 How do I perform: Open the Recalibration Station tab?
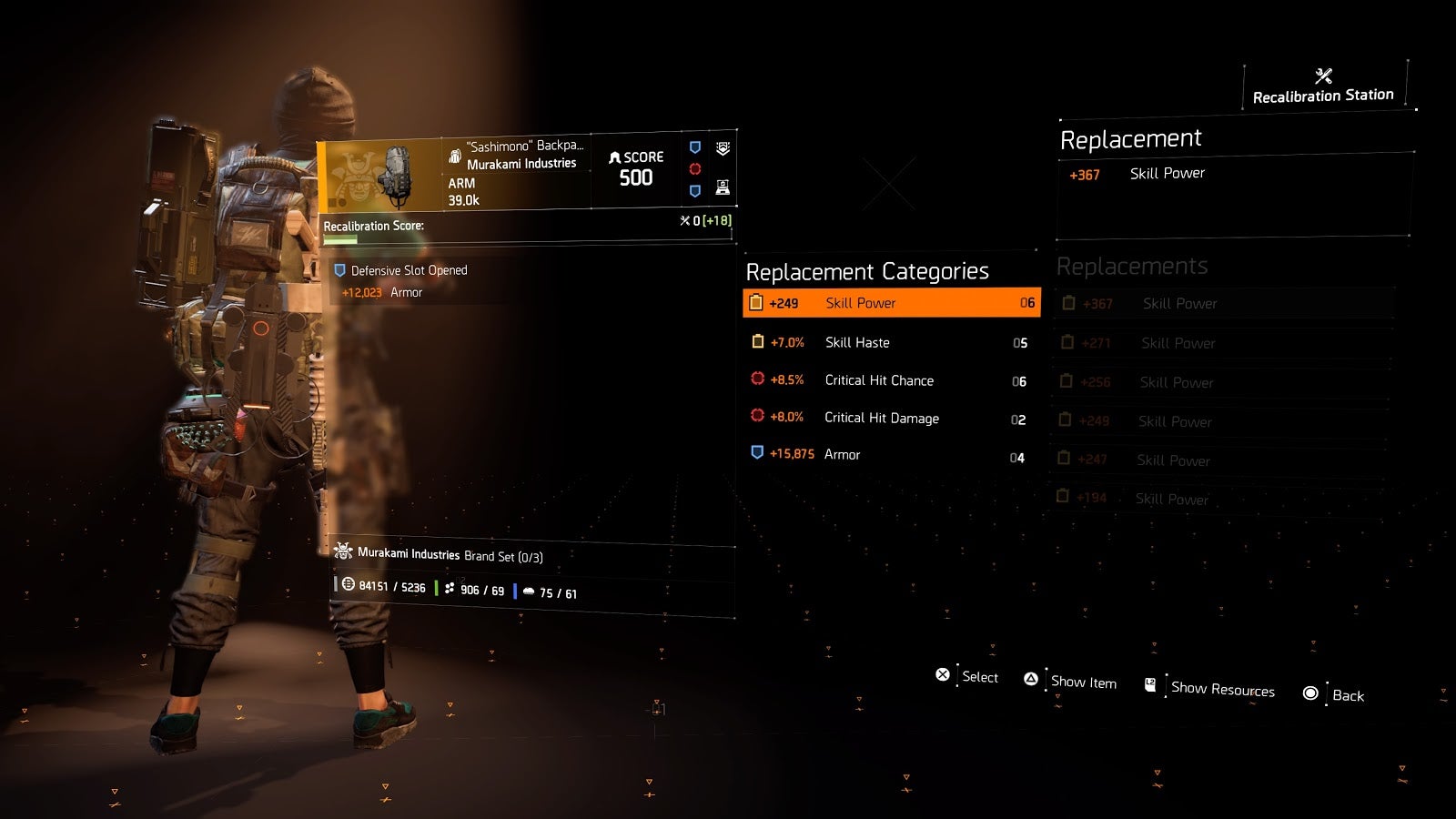(1323, 86)
